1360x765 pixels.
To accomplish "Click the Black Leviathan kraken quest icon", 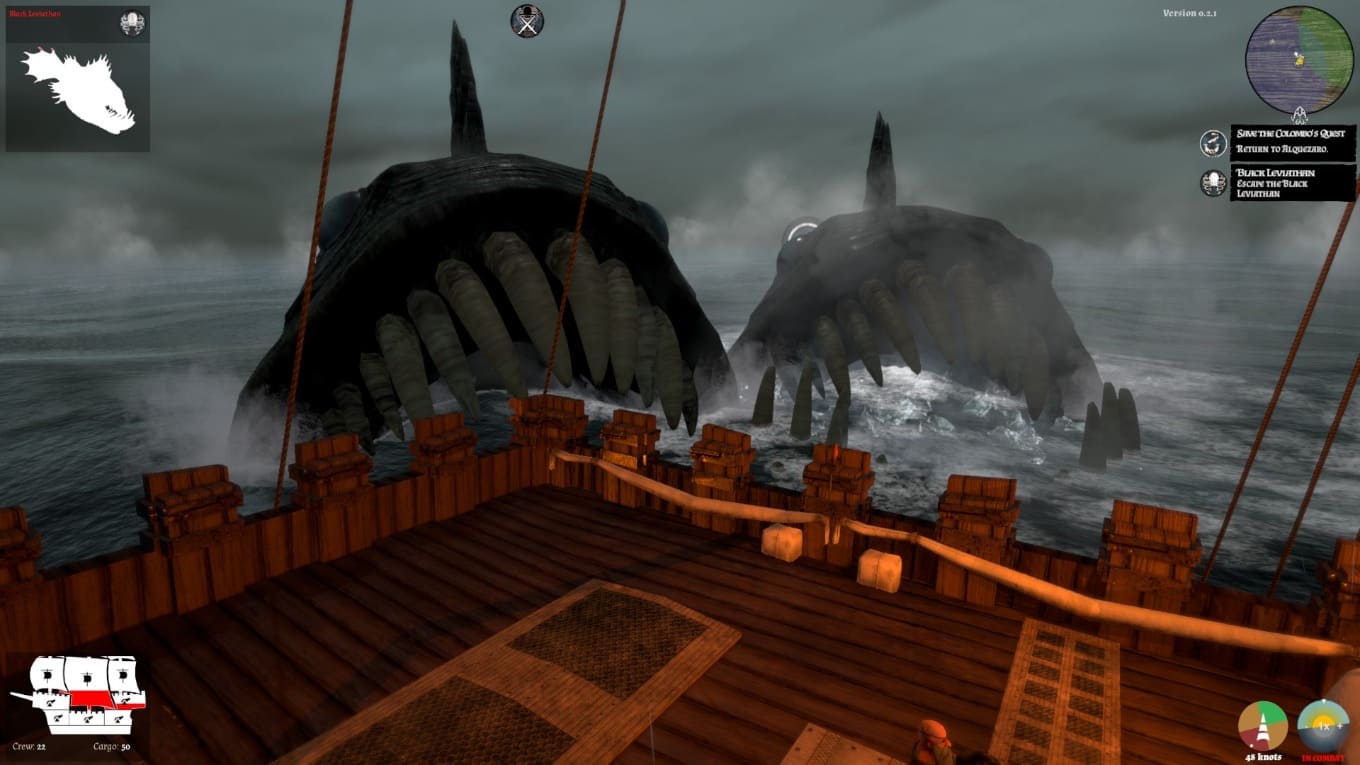I will [1213, 183].
